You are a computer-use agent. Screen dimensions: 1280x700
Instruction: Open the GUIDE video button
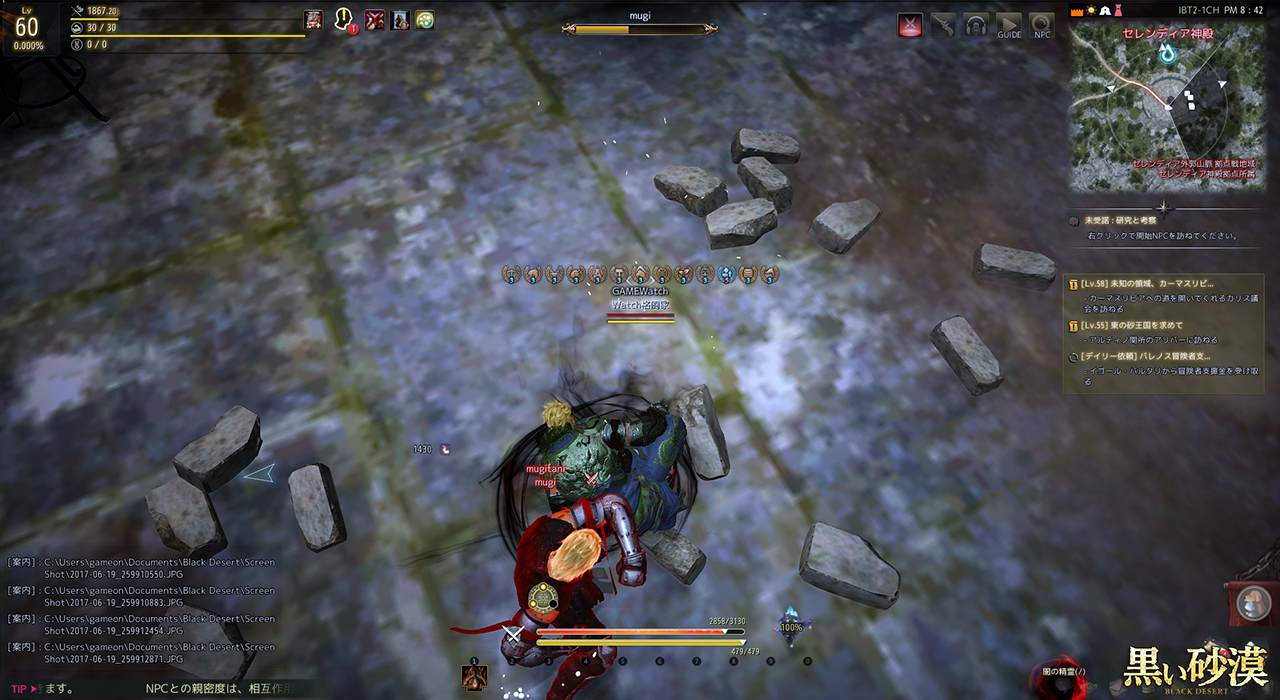(x=1009, y=26)
